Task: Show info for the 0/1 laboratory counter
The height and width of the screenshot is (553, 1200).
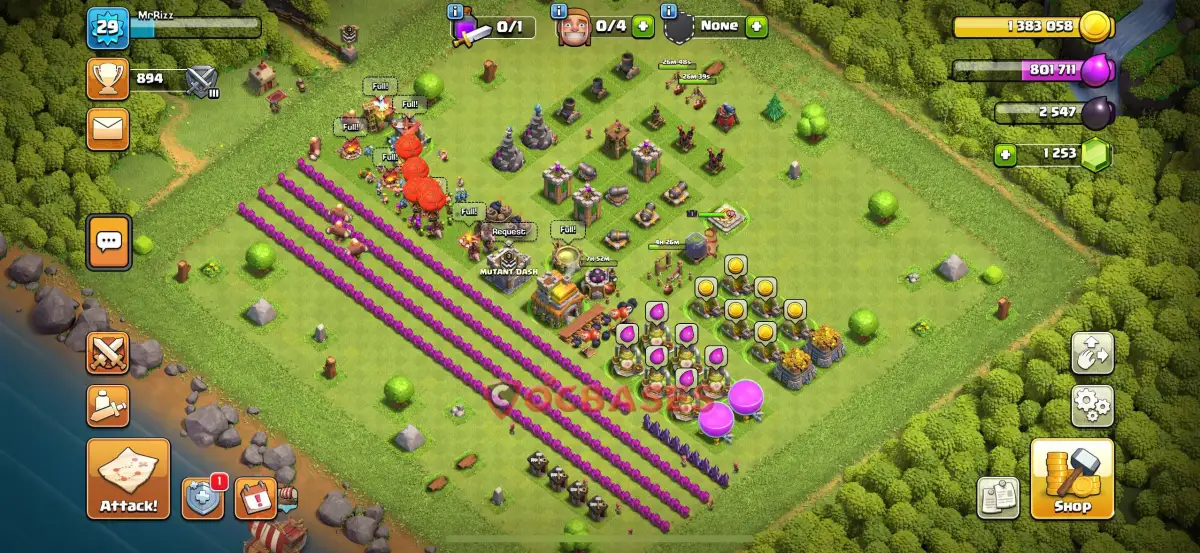Action: [x=457, y=12]
